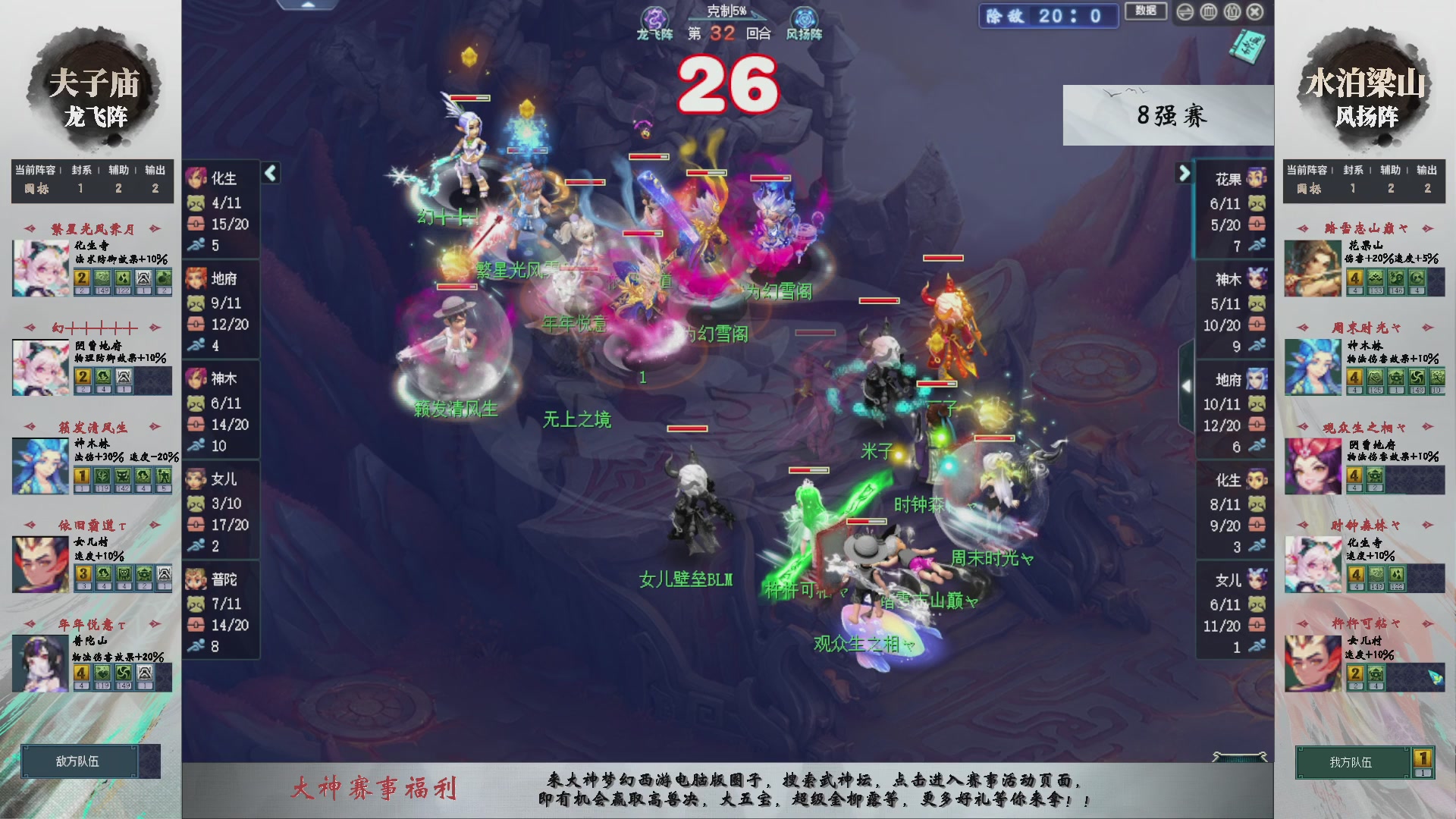Image resolution: width=1456 pixels, height=819 pixels.
Task: Open the 数据 (data) panel
Action: point(1146,12)
